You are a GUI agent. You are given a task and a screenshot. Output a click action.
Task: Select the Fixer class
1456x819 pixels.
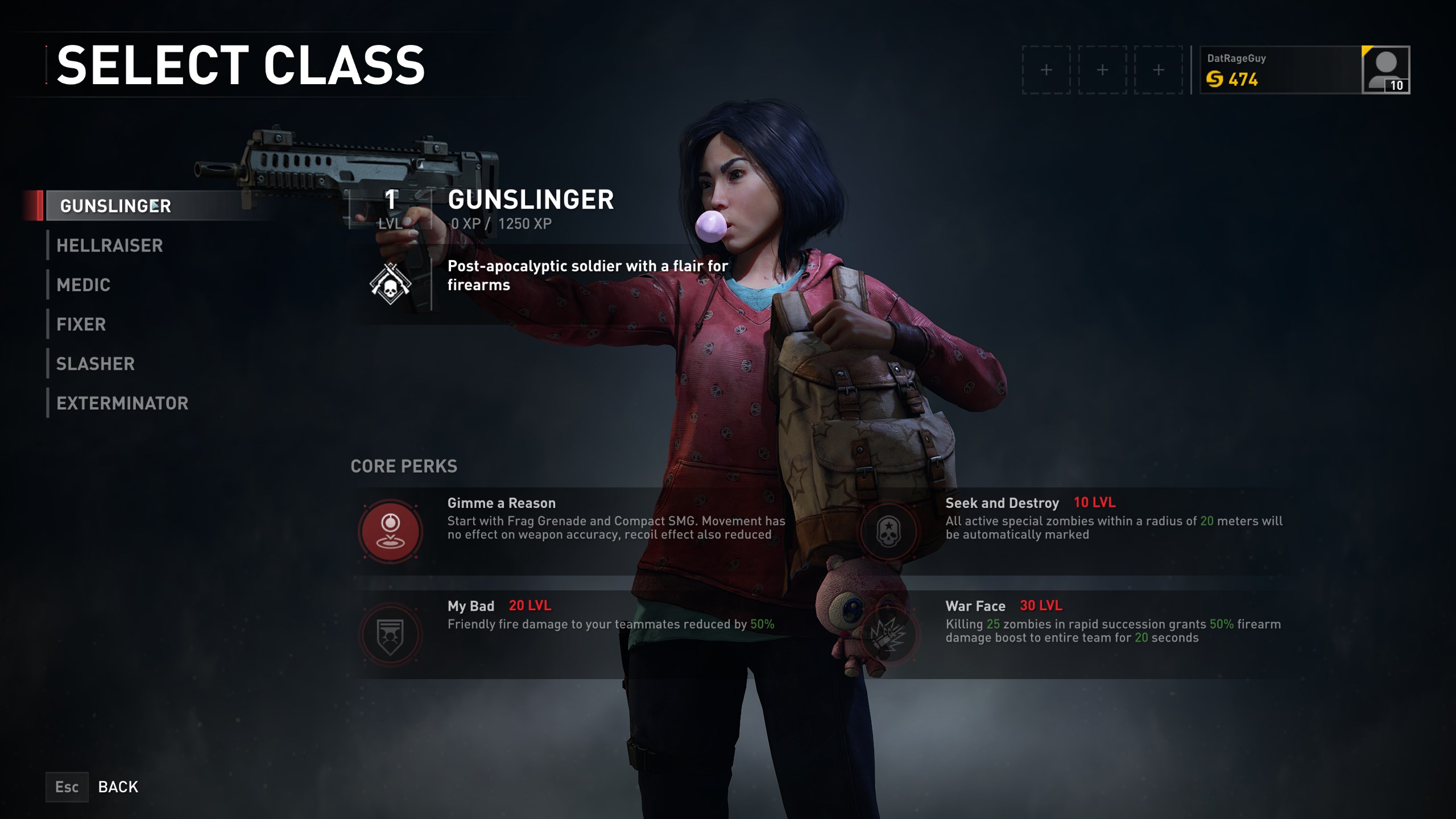[80, 324]
